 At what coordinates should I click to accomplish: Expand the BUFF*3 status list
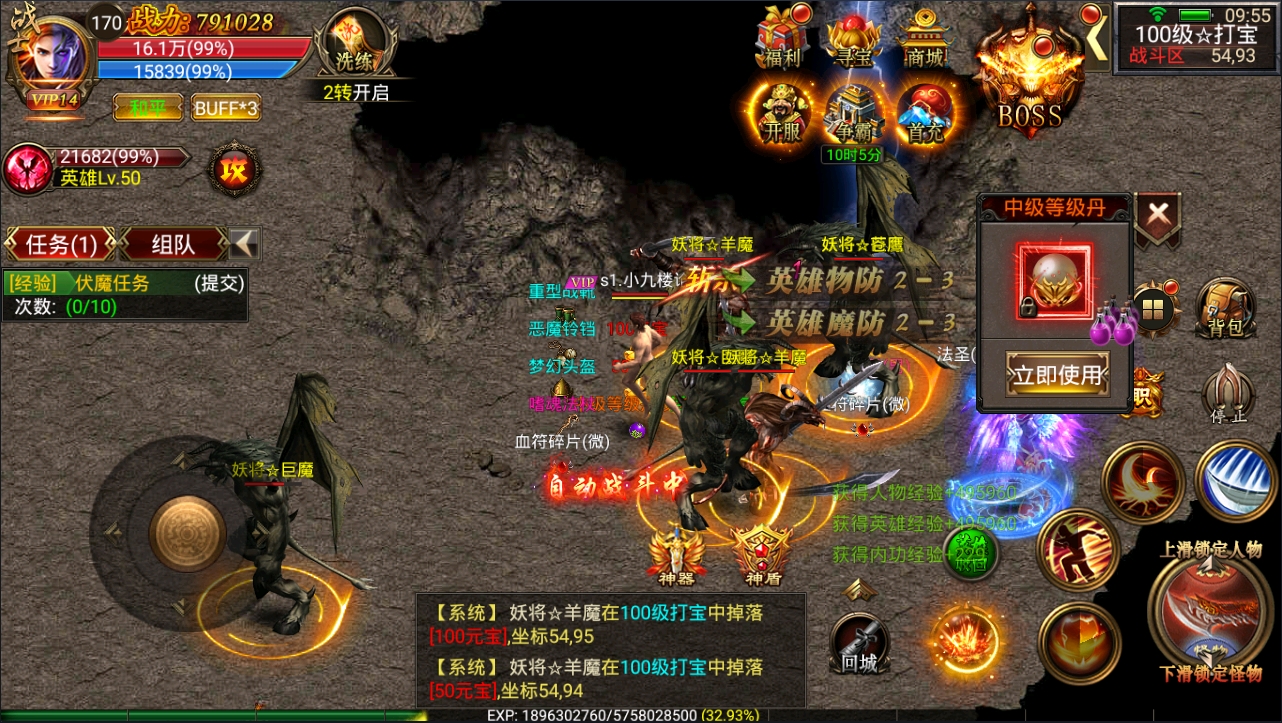225,105
